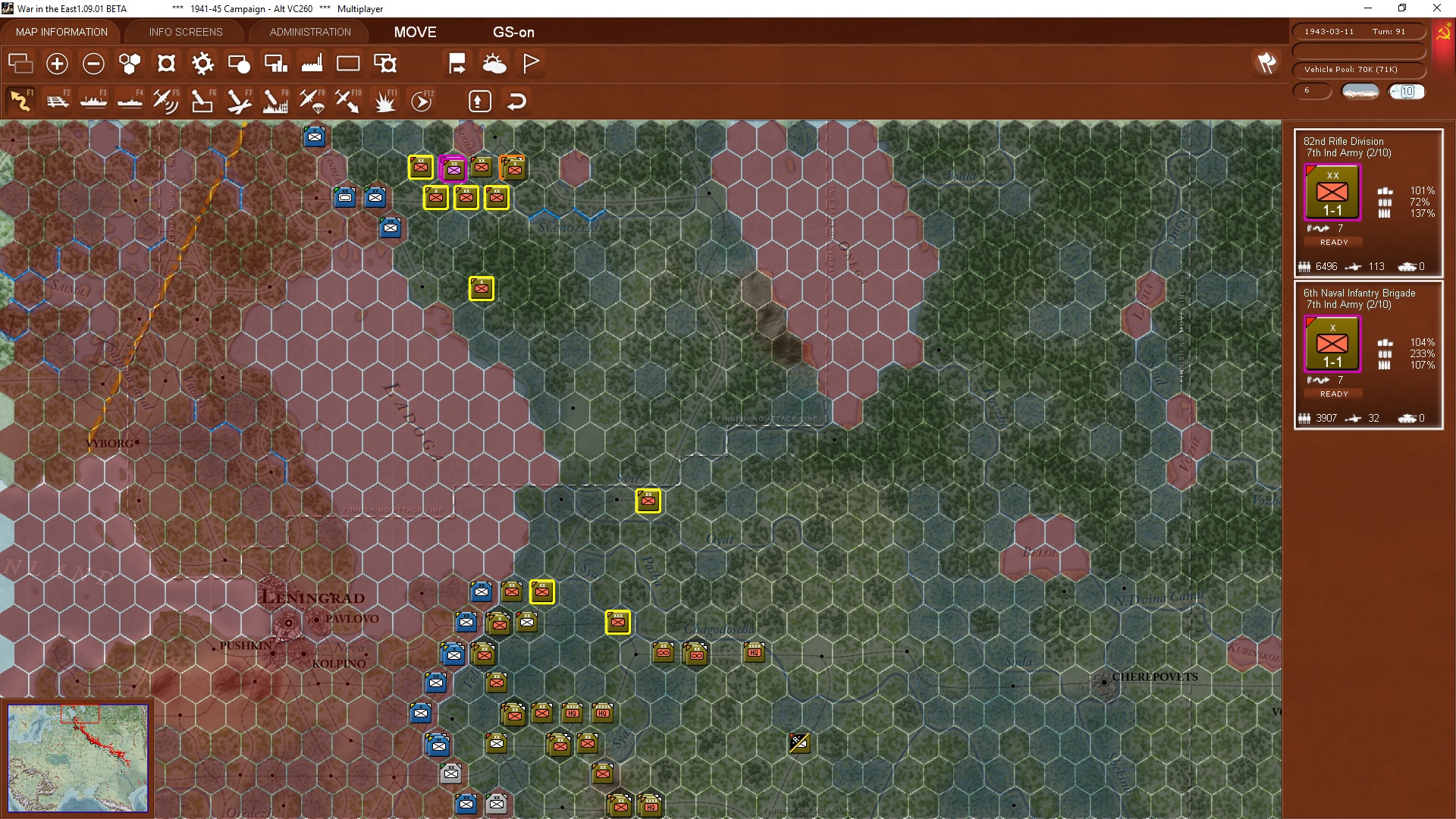Screen dimensions: 1456x819
Task: Zoom out of the map
Action: (x=93, y=64)
